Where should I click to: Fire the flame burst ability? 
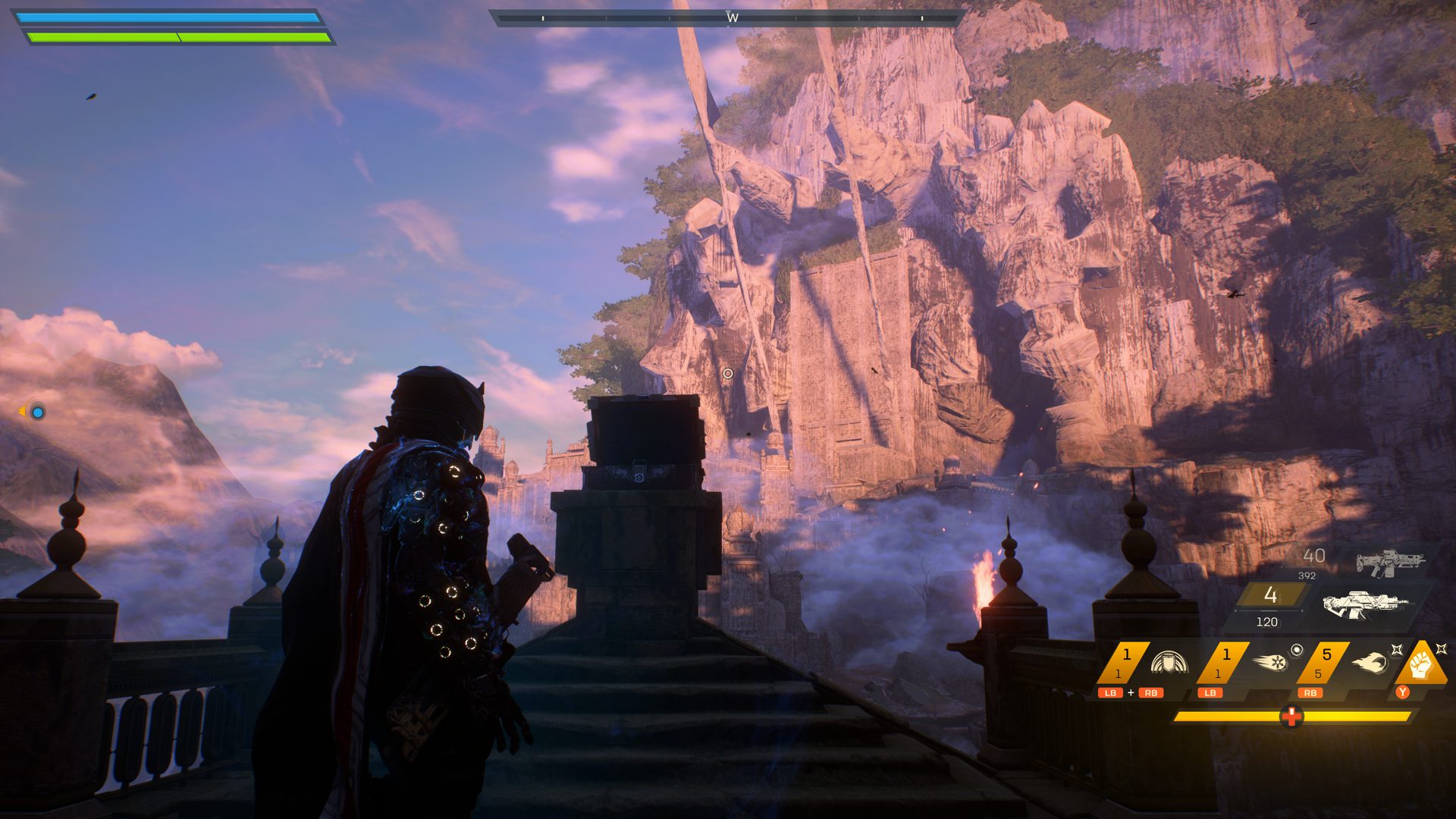coord(1369,663)
